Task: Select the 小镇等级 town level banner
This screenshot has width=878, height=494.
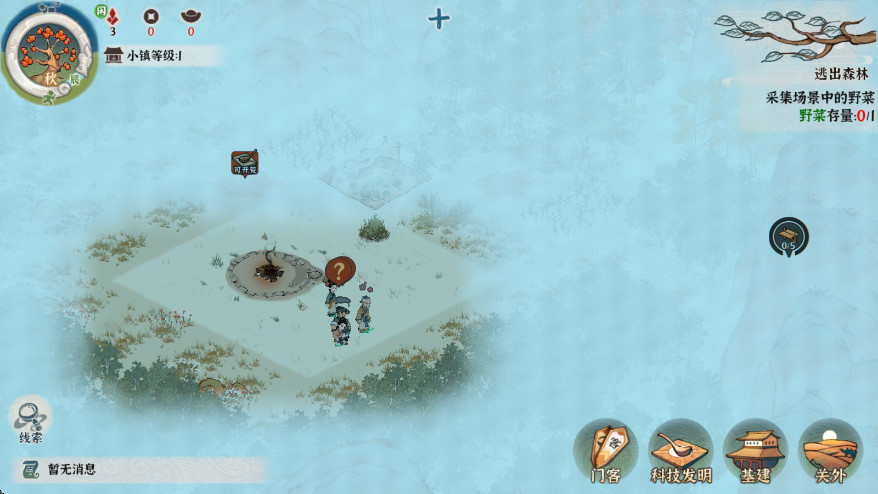Action: pyautogui.click(x=160, y=56)
